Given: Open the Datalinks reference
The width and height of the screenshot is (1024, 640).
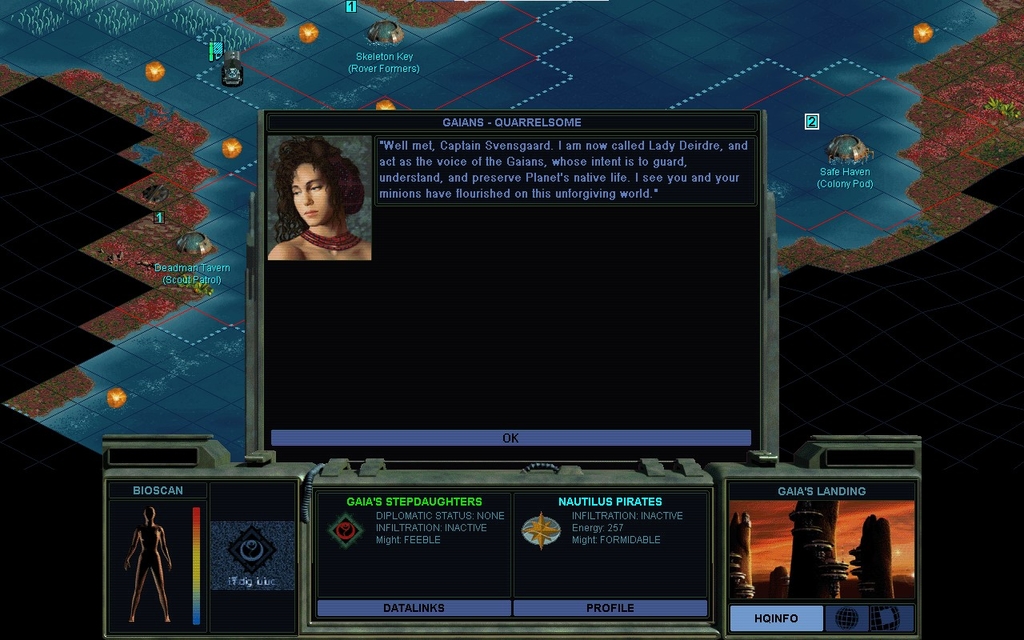Looking at the screenshot, I should [413, 608].
